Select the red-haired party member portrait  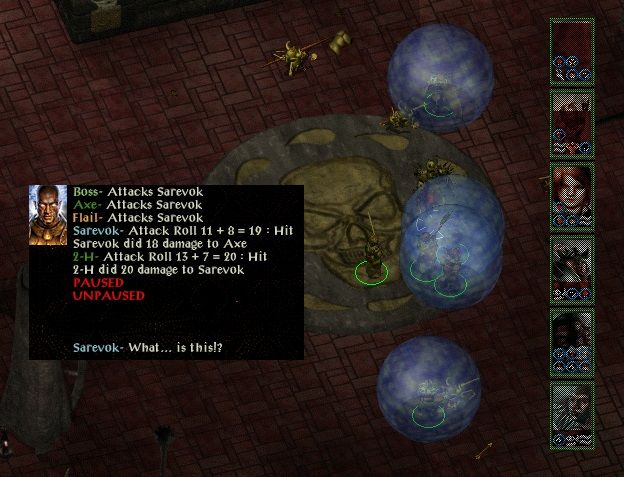click(x=572, y=196)
